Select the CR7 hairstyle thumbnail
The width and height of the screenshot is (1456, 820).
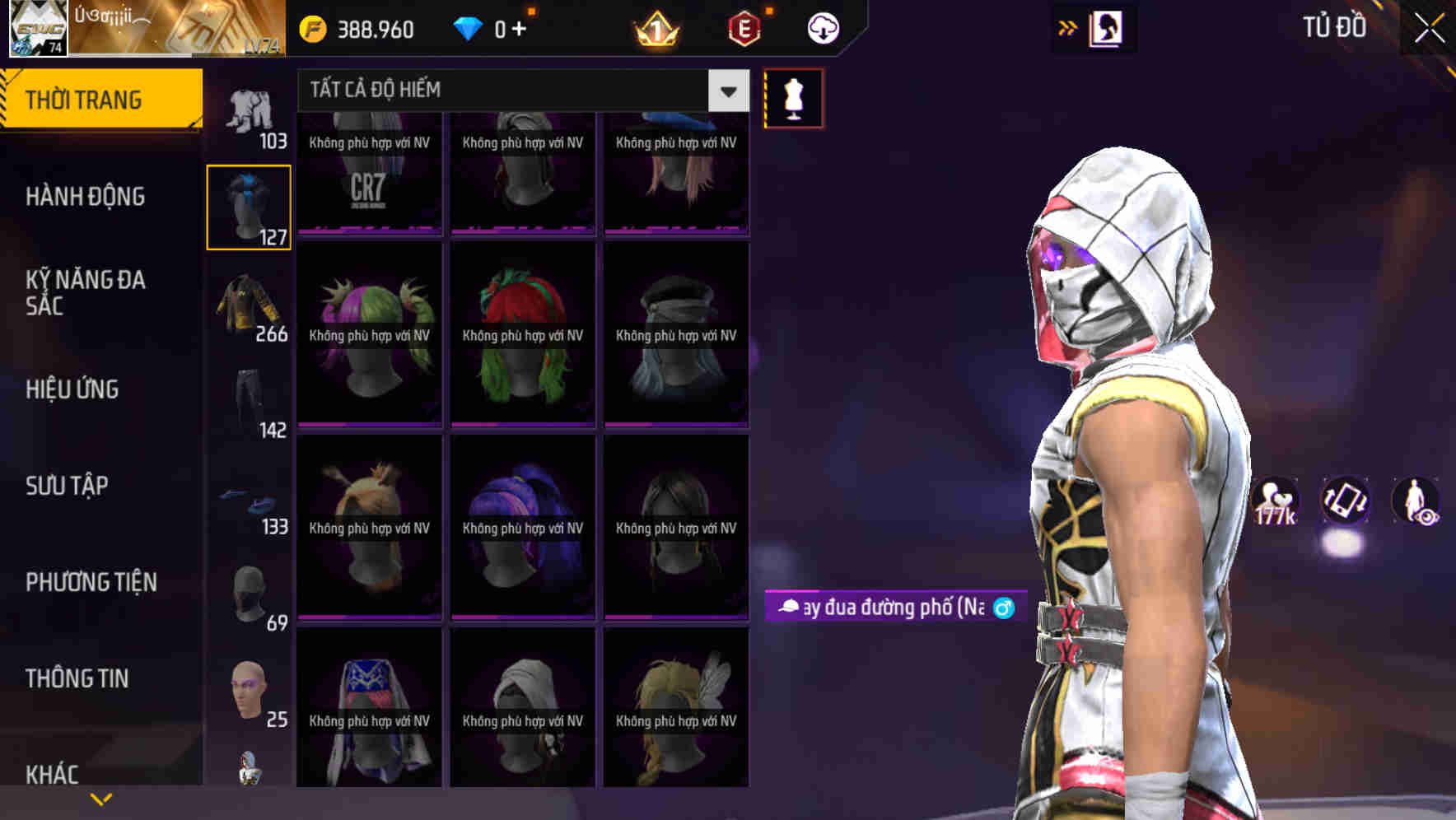point(369,173)
